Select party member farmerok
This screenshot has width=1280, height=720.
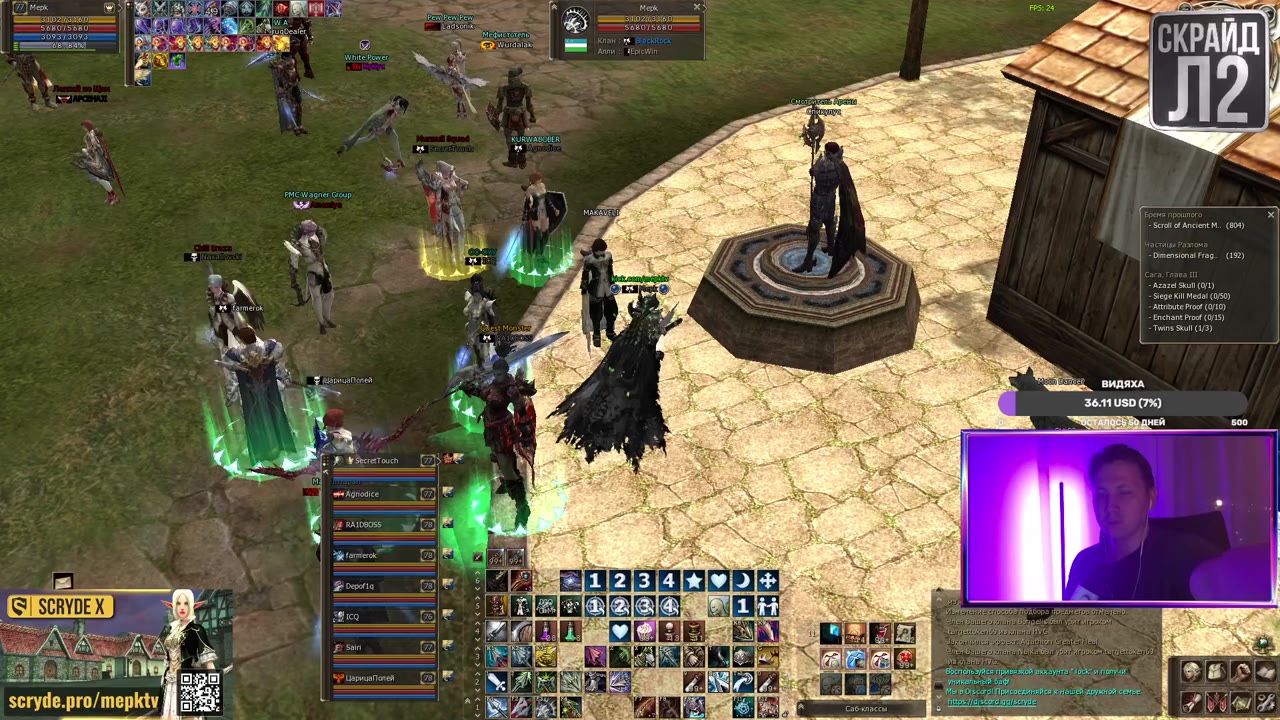coord(361,556)
